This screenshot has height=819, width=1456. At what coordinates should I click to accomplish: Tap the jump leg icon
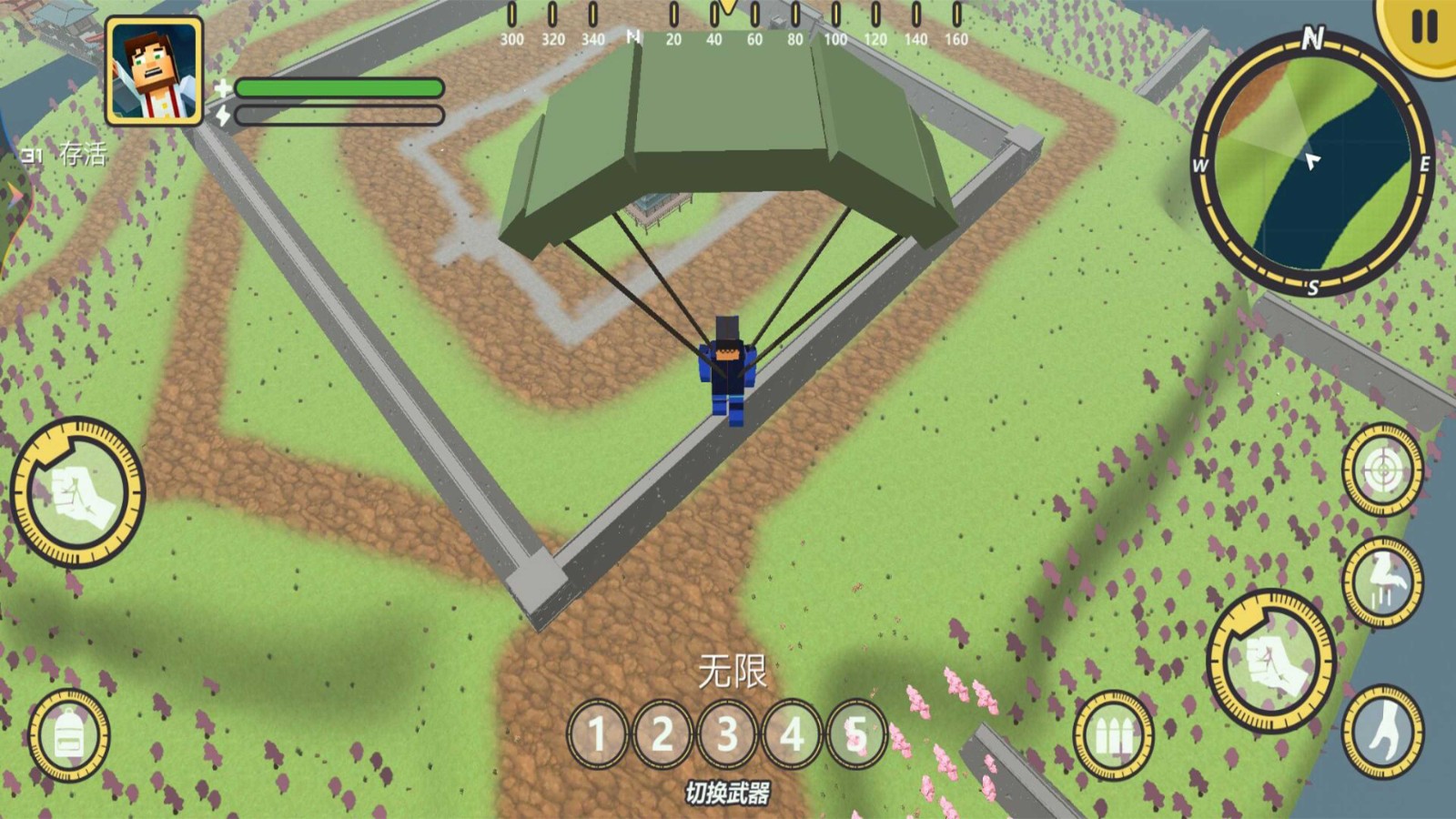point(1383,581)
